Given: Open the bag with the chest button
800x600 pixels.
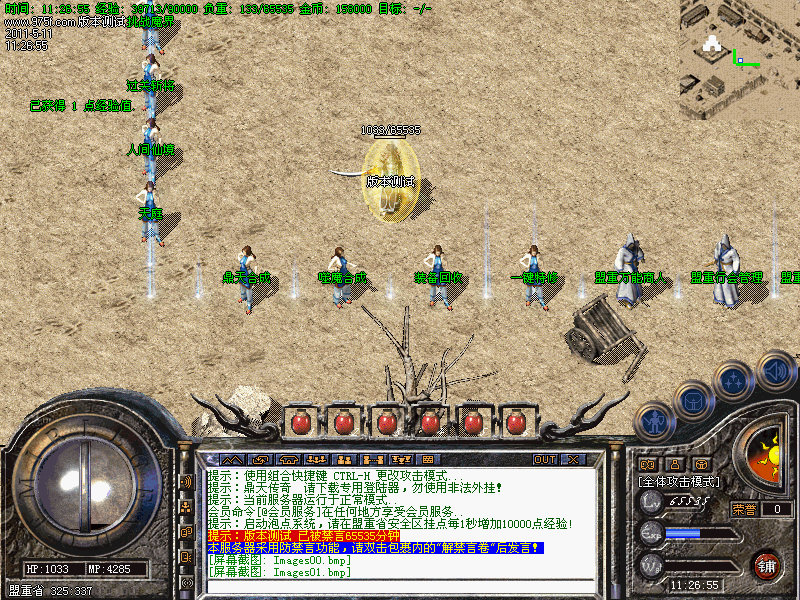Looking at the screenshot, I should tap(692, 401).
